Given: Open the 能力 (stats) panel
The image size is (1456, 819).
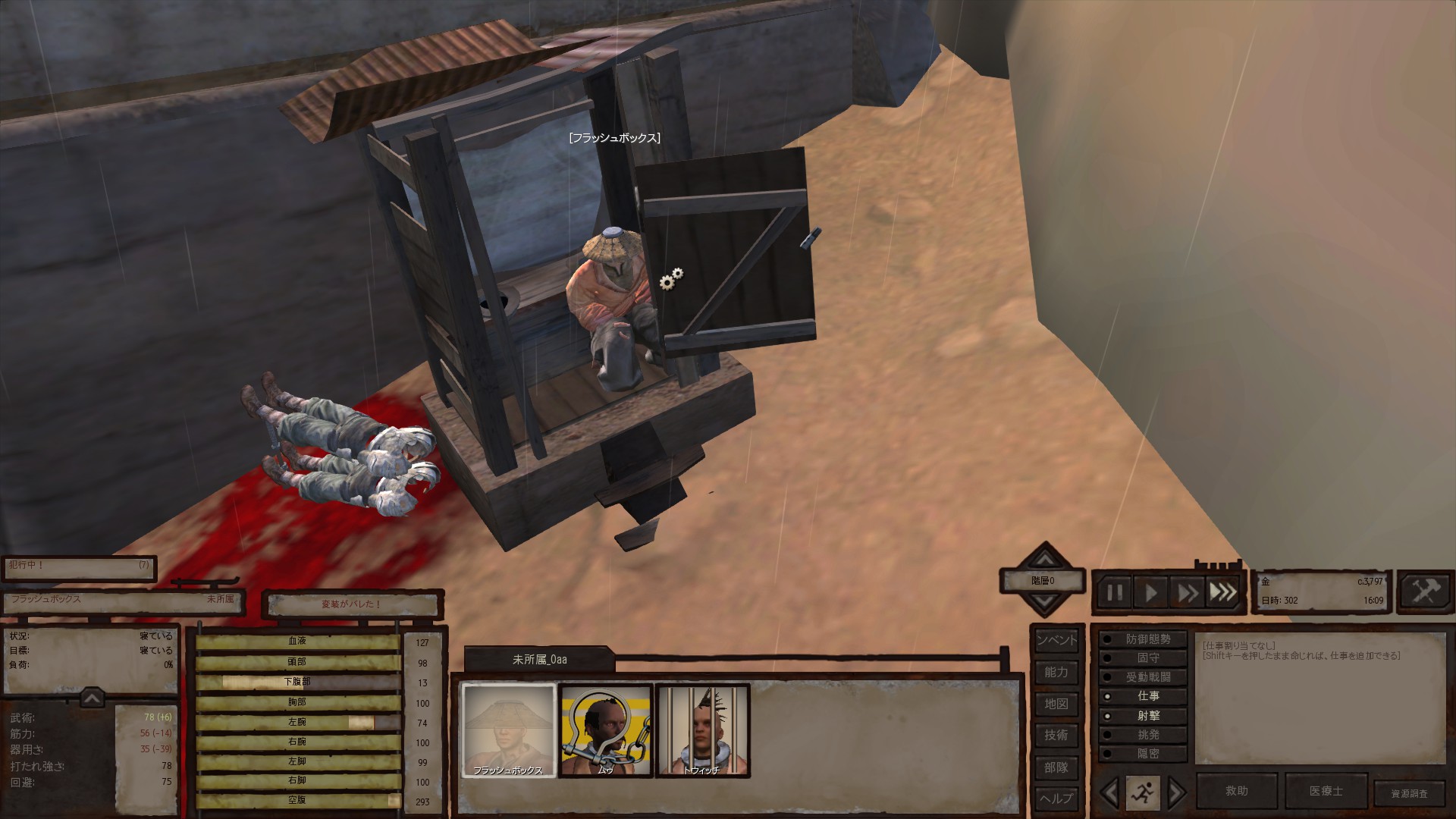Looking at the screenshot, I should (x=1056, y=672).
